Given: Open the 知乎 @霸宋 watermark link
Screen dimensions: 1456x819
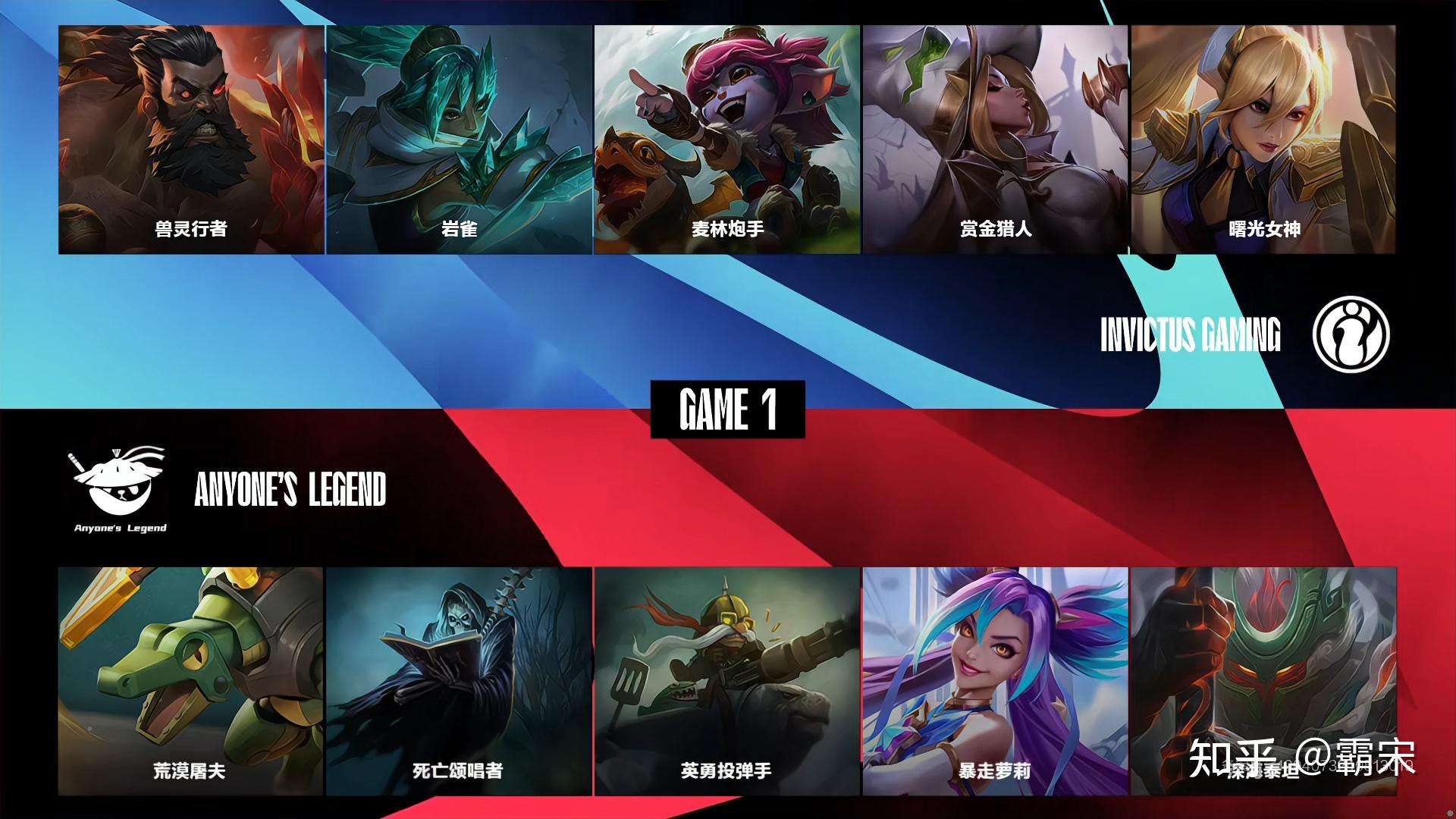Looking at the screenshot, I should point(1301,758).
